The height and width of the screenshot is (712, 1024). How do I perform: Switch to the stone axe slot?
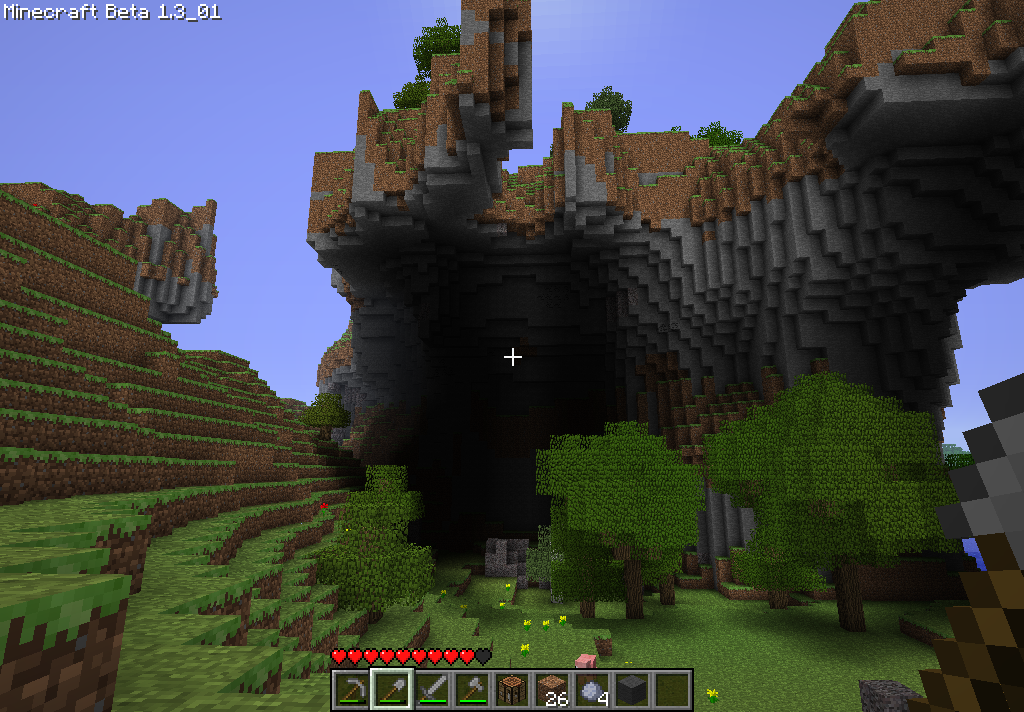tap(471, 689)
